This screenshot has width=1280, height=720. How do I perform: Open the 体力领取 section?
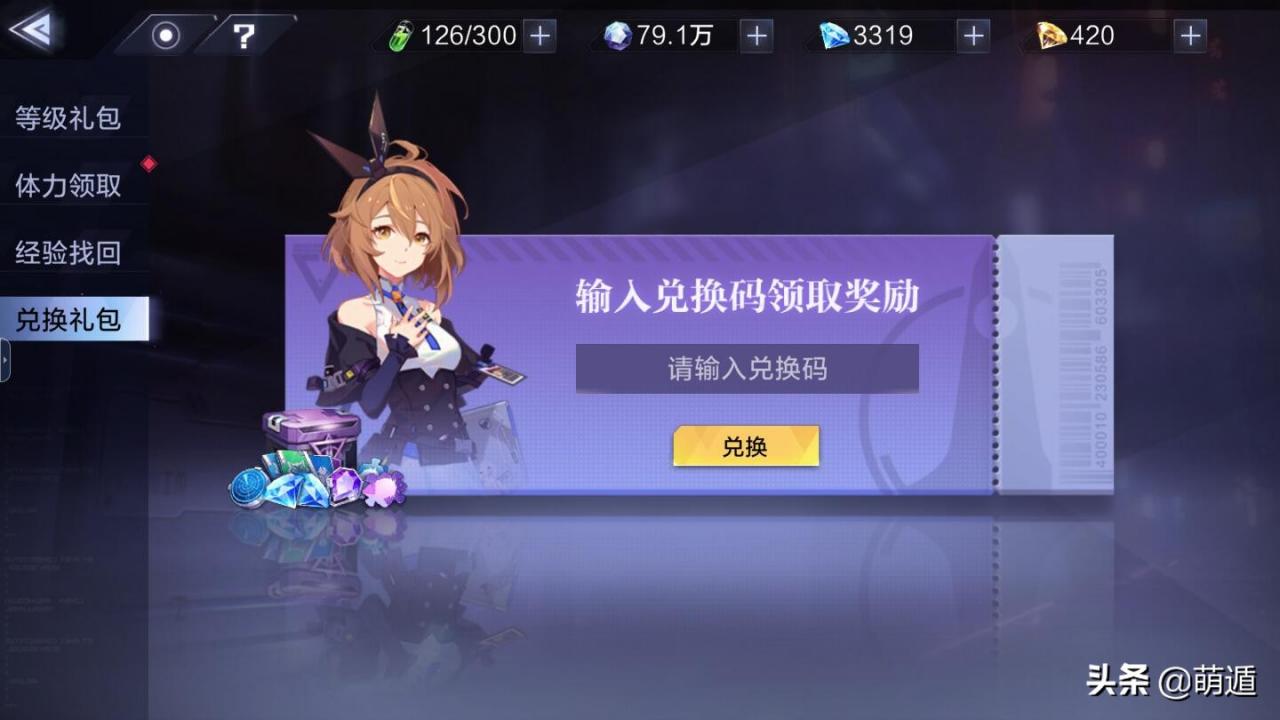tap(66, 186)
